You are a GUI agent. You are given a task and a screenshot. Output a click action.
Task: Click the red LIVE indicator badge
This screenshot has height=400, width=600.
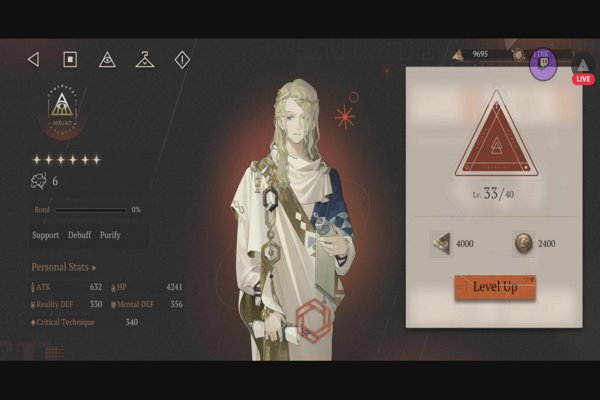coord(583,78)
